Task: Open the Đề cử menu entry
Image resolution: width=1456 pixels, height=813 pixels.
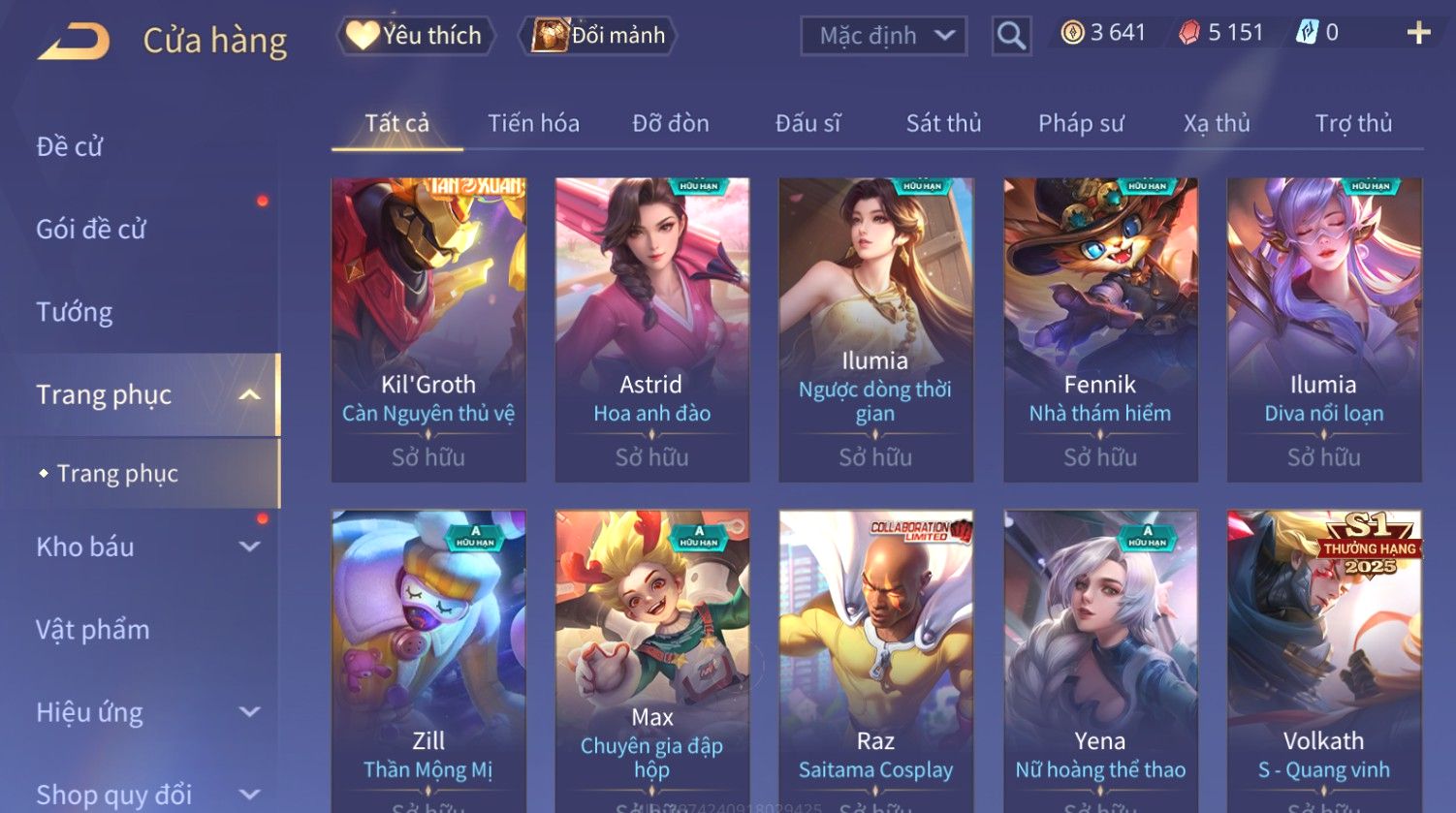Action: click(70, 146)
